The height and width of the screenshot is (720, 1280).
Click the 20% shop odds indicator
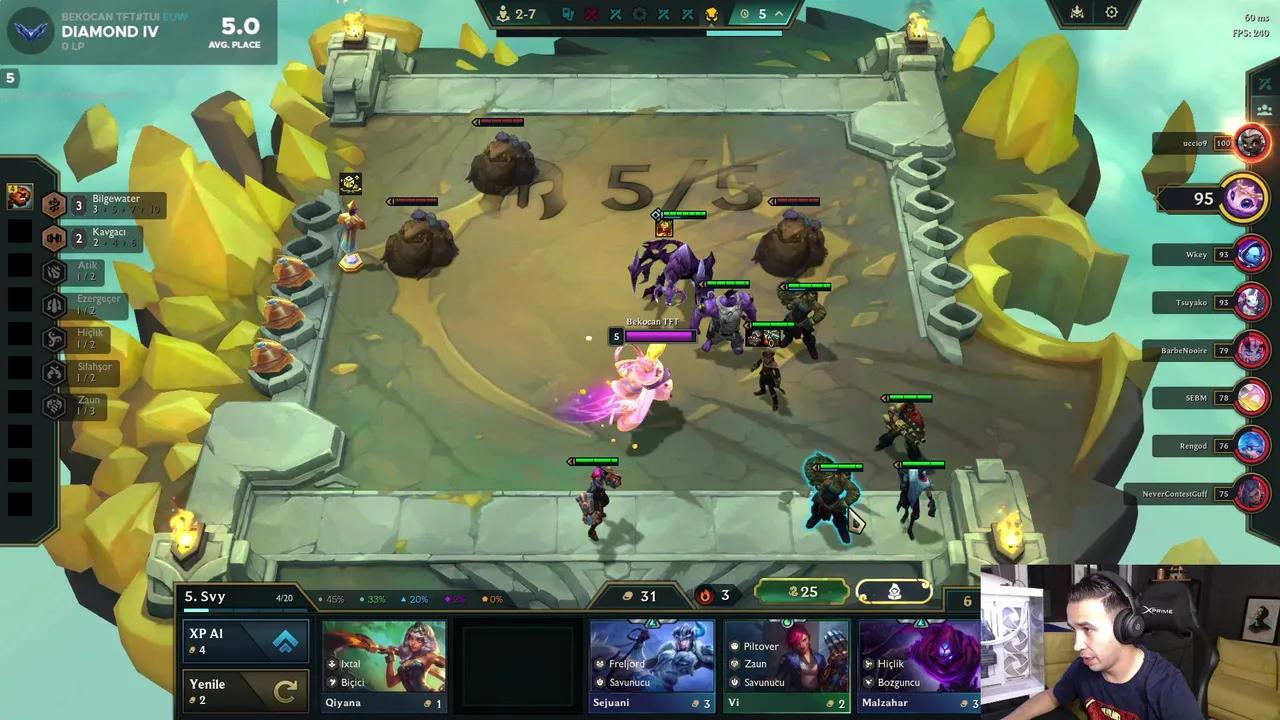(x=415, y=597)
